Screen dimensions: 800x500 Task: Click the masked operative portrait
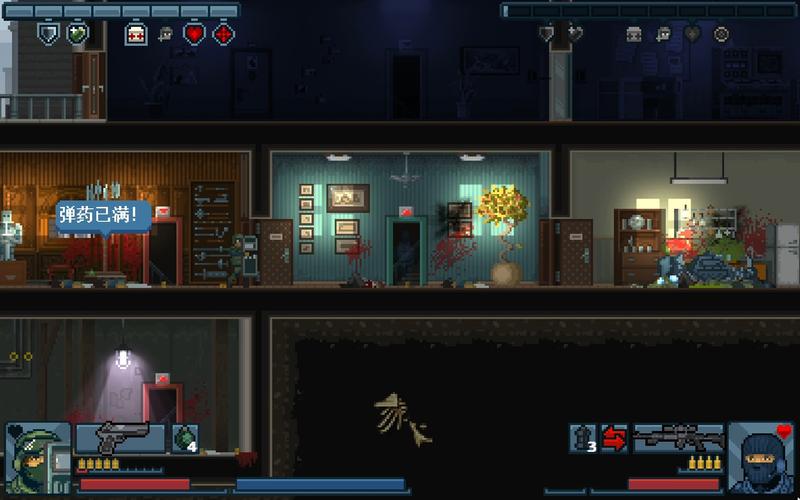click(760, 455)
